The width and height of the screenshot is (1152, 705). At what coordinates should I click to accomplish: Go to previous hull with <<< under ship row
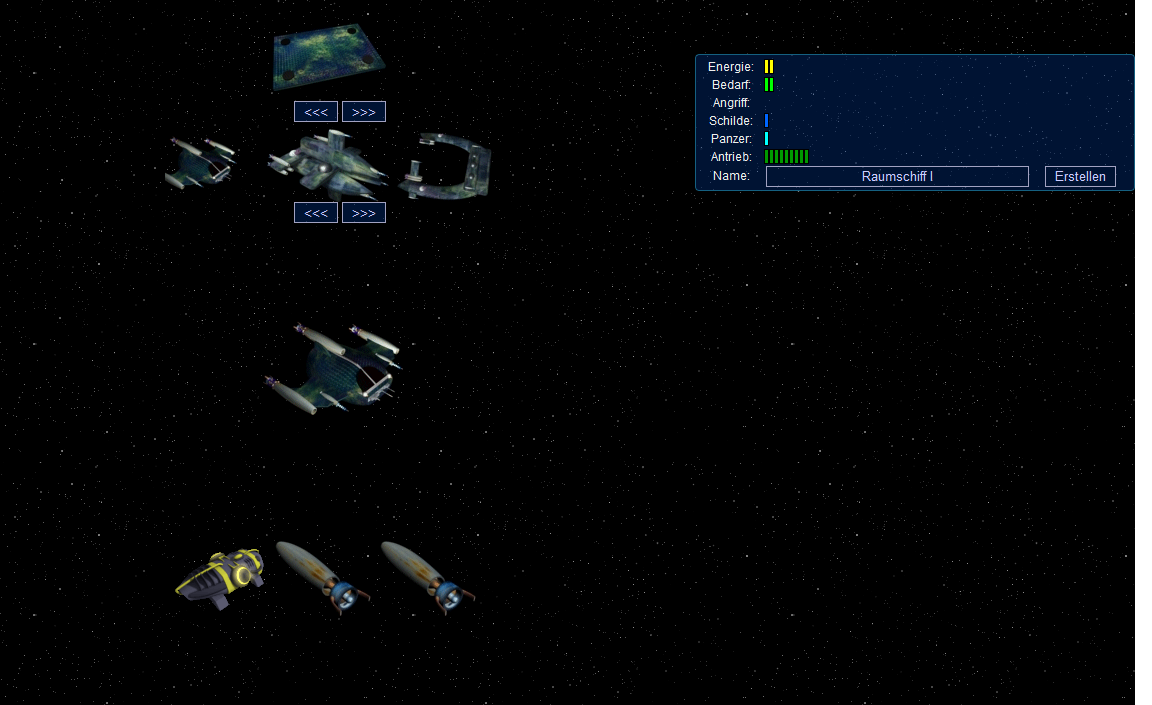315,213
